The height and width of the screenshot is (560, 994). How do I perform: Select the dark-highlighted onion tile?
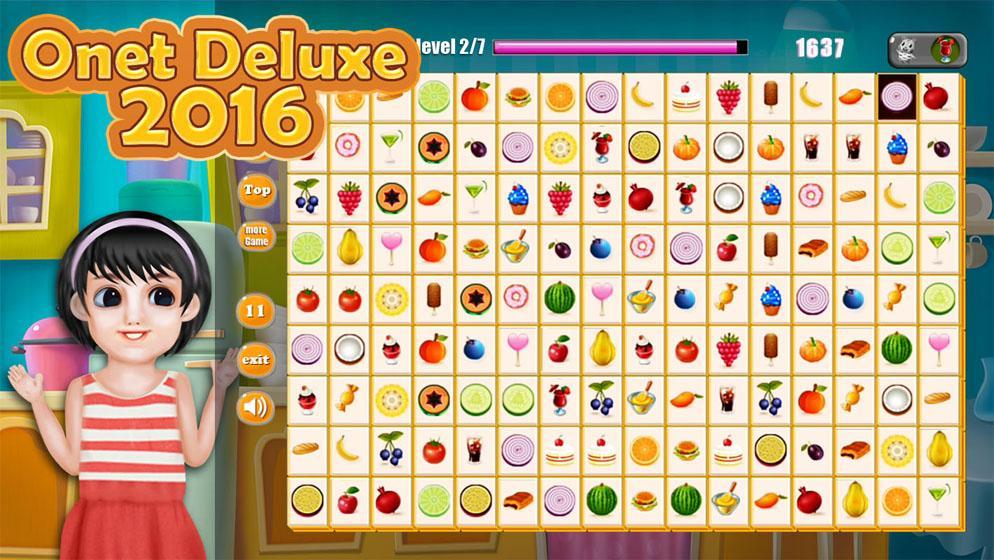pyautogui.click(x=896, y=98)
